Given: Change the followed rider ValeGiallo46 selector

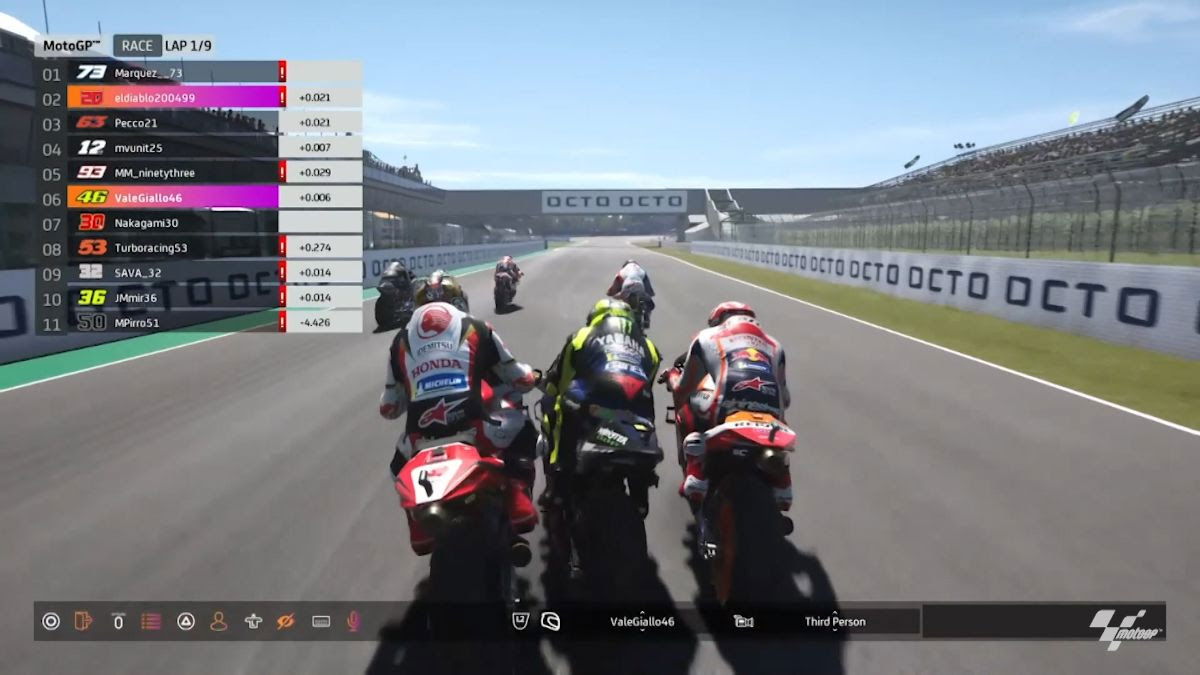Looking at the screenshot, I should (x=642, y=621).
